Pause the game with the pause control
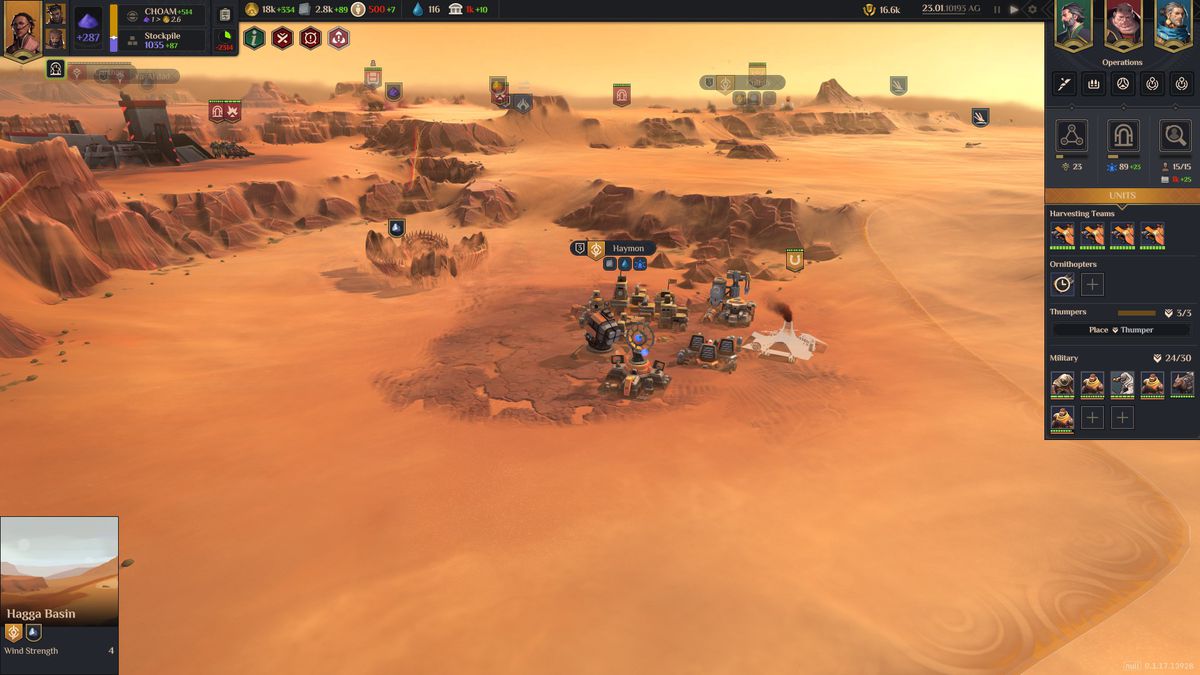The image size is (1200, 675). click(997, 9)
